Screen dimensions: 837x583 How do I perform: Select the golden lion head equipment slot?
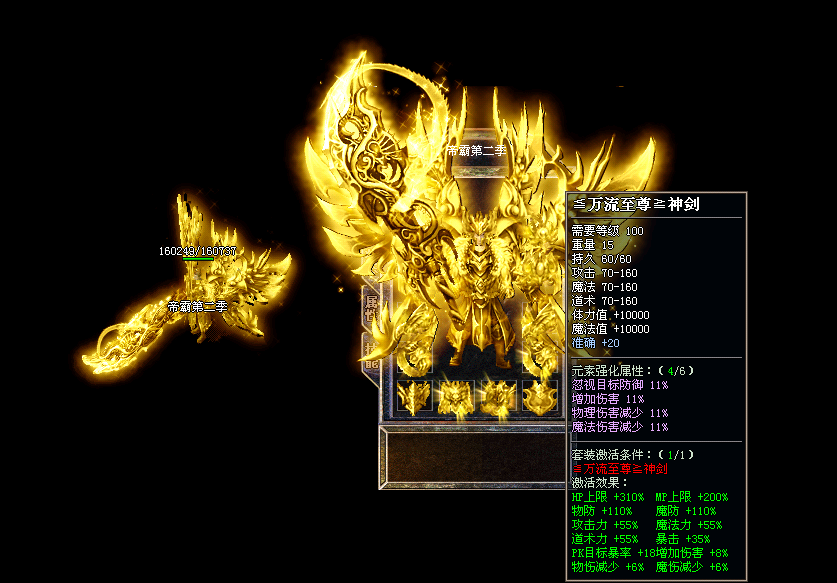coord(455,397)
